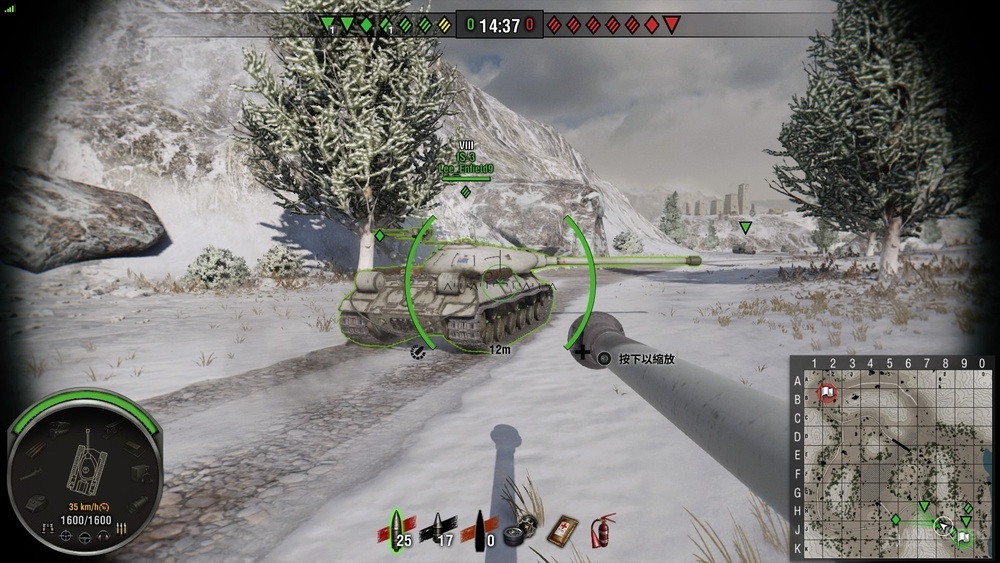Select the empty shell slot showing 0
1000x563 pixels.
click(483, 527)
